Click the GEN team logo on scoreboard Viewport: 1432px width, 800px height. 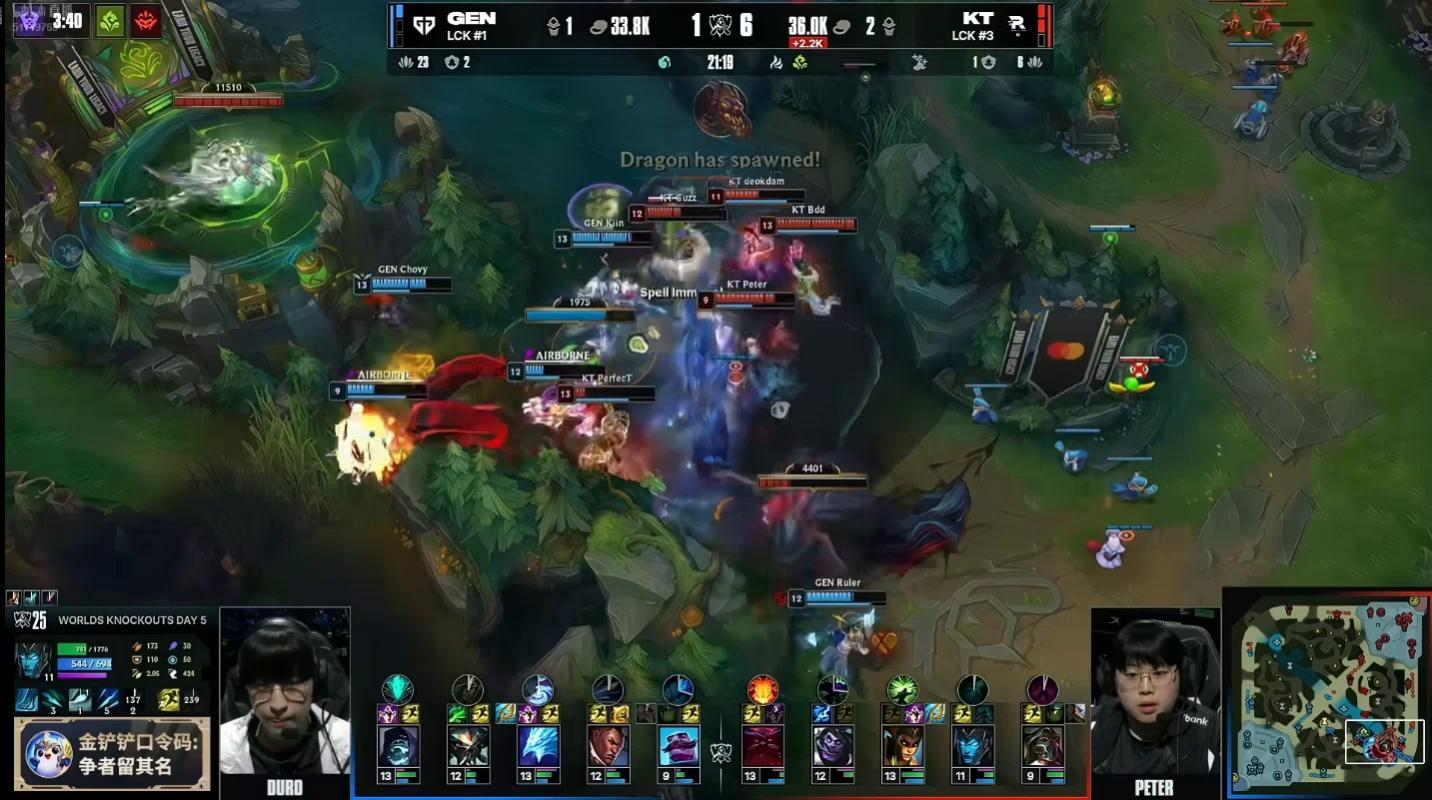422,25
